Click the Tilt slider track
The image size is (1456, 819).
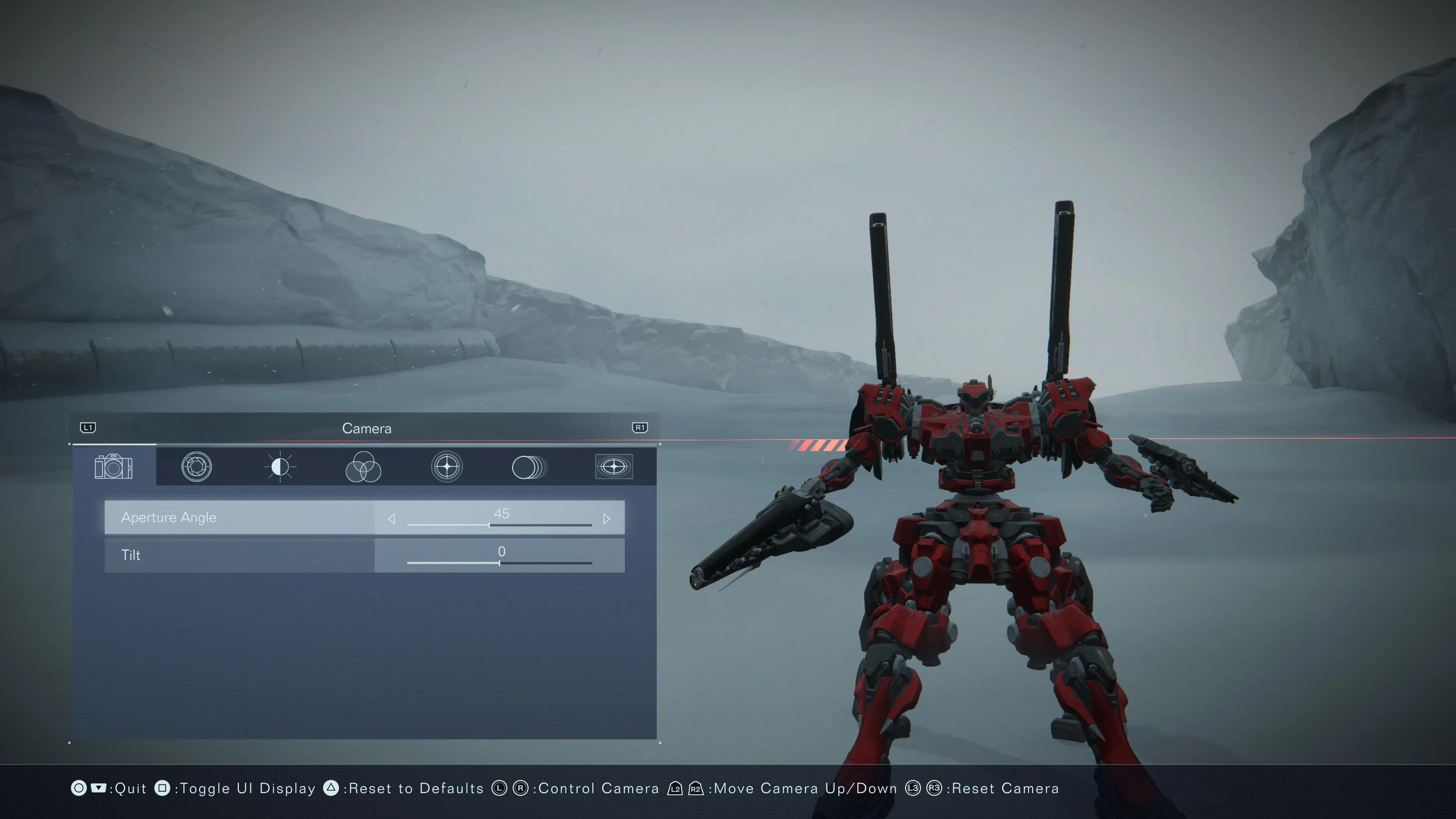pos(499,563)
